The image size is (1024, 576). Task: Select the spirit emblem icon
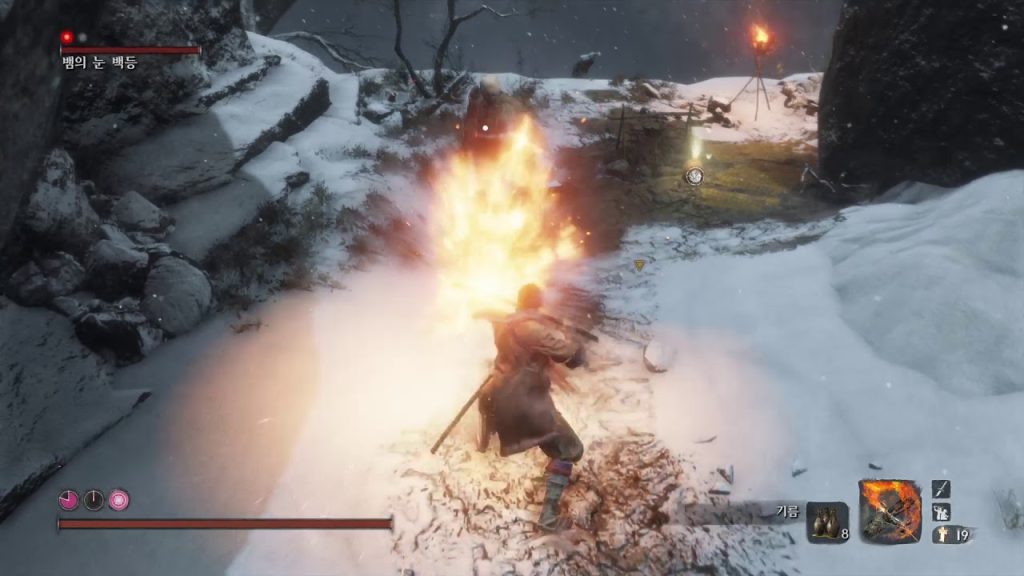coord(944,535)
